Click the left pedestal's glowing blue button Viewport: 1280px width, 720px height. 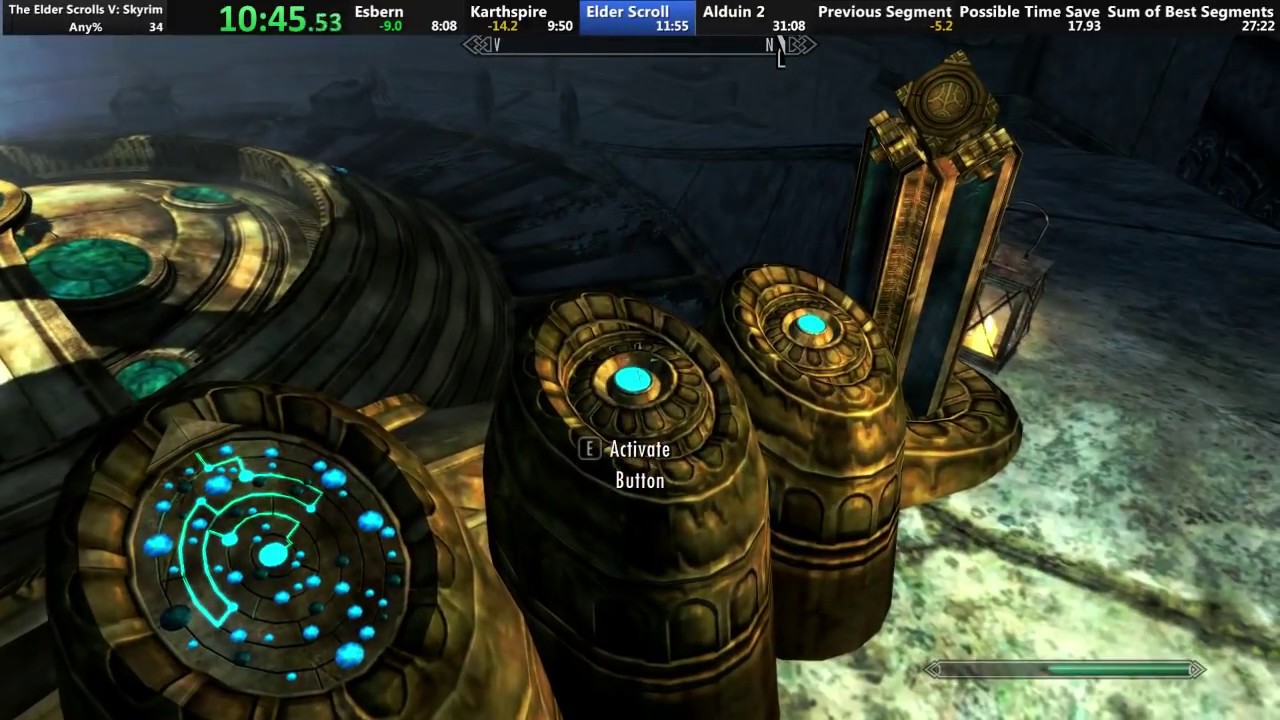(x=632, y=378)
